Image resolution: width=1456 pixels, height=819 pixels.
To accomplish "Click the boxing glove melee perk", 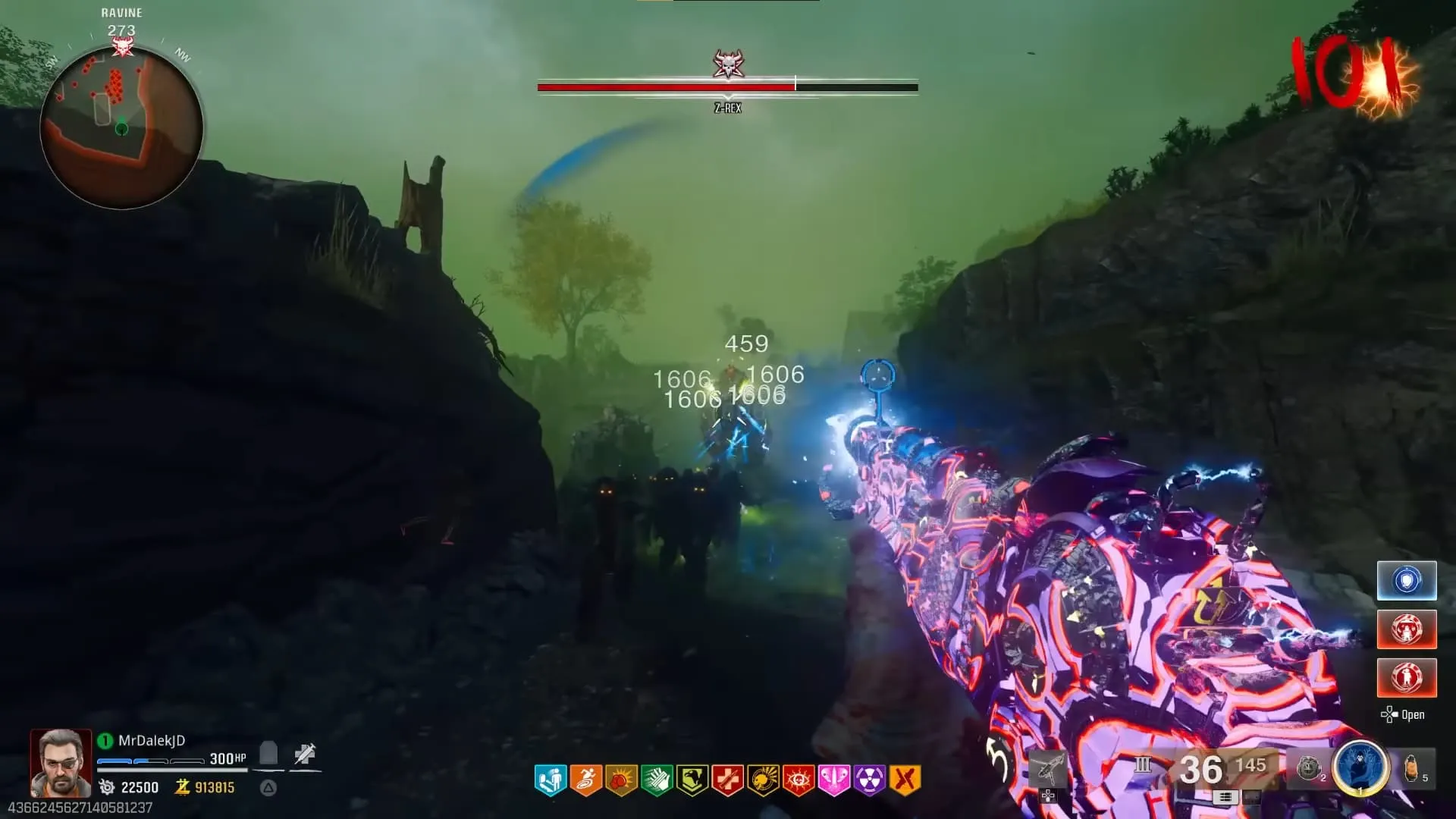I will tap(621, 780).
